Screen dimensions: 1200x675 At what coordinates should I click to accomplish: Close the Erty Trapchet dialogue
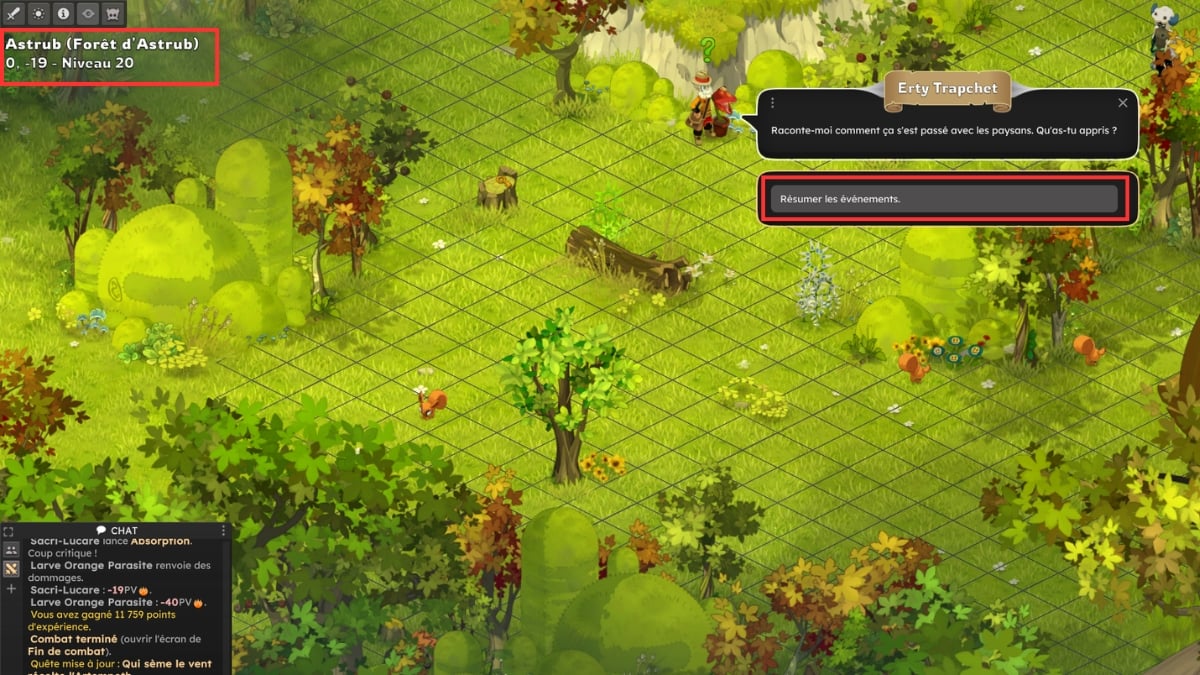click(x=1122, y=103)
